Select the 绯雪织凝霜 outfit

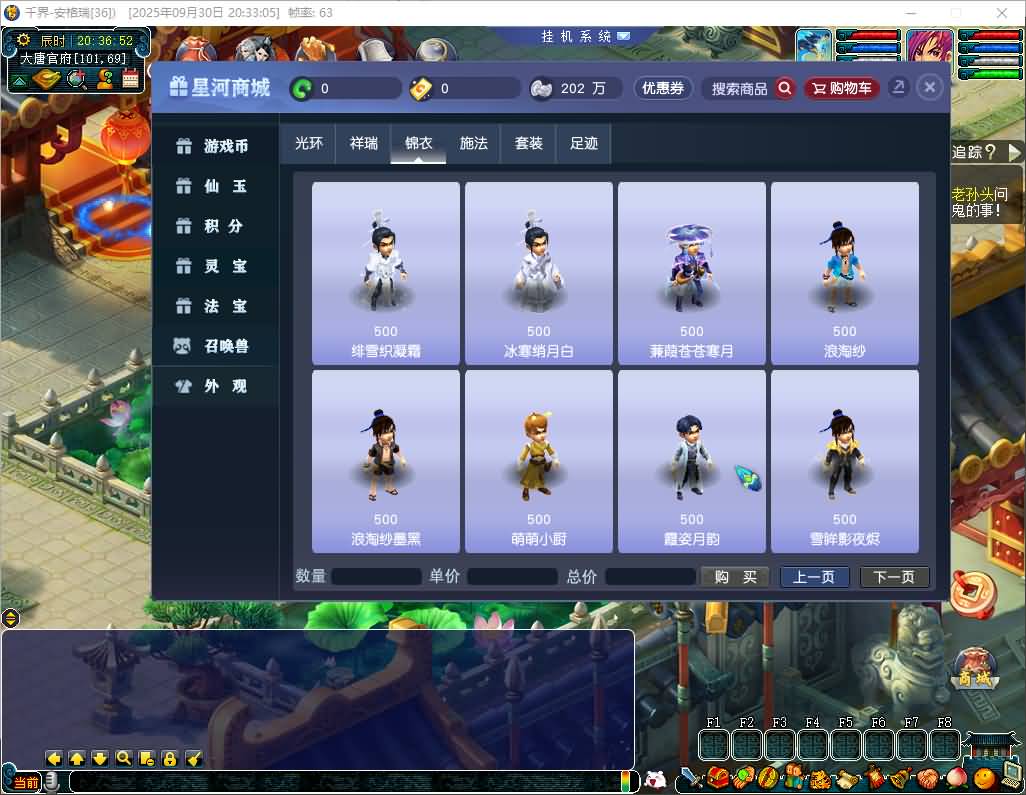coord(386,272)
